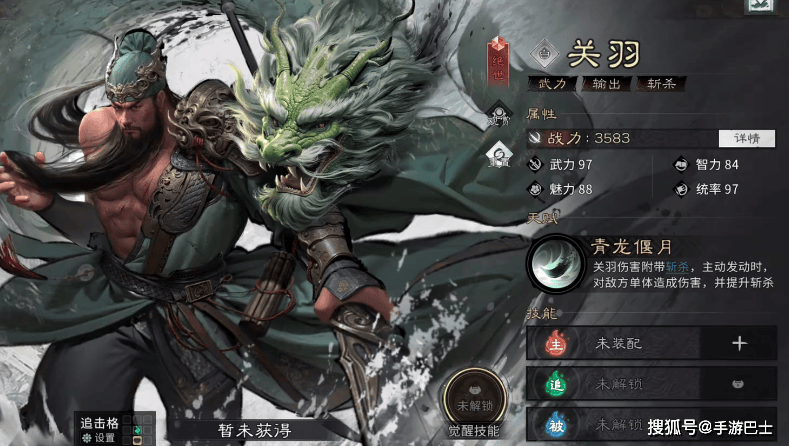The width and height of the screenshot is (789, 446).
Task: Click the 暂未获得 not-obtained banner
Action: (x=252, y=431)
